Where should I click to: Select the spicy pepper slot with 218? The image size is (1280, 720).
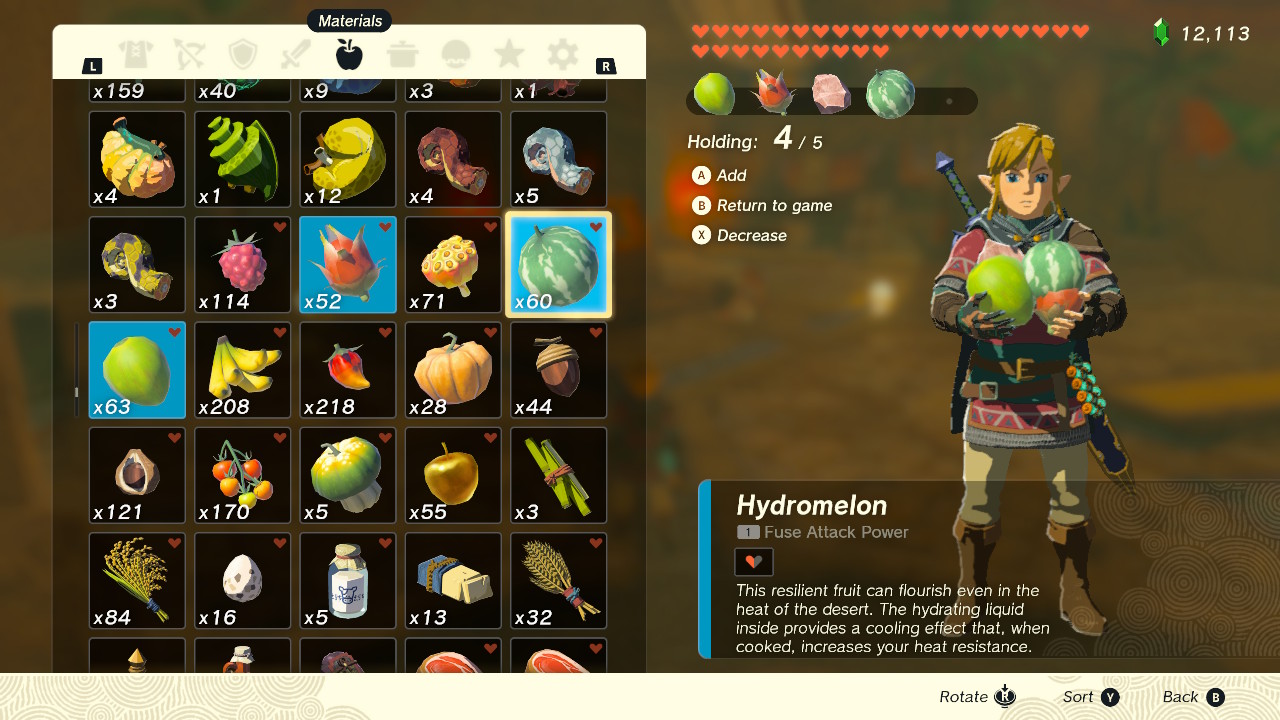348,370
